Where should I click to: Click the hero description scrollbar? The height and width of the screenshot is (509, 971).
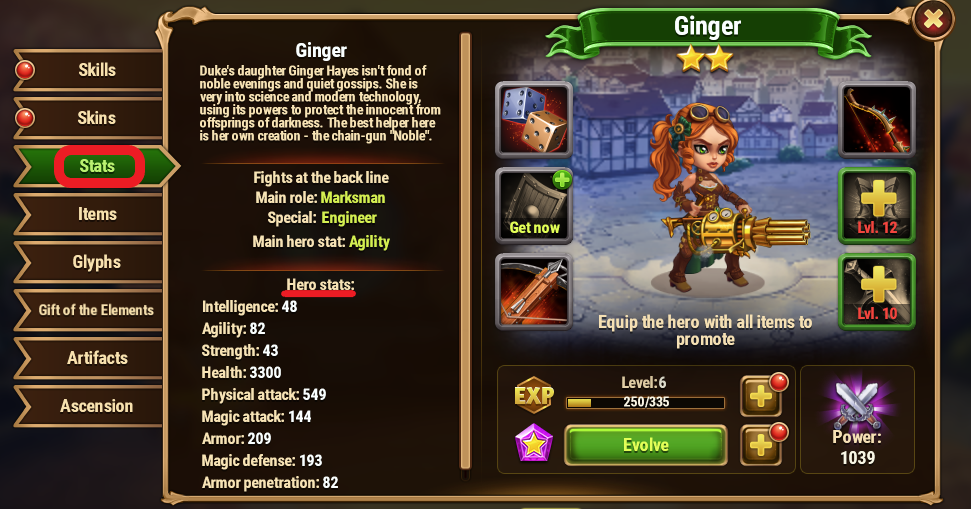(465, 250)
